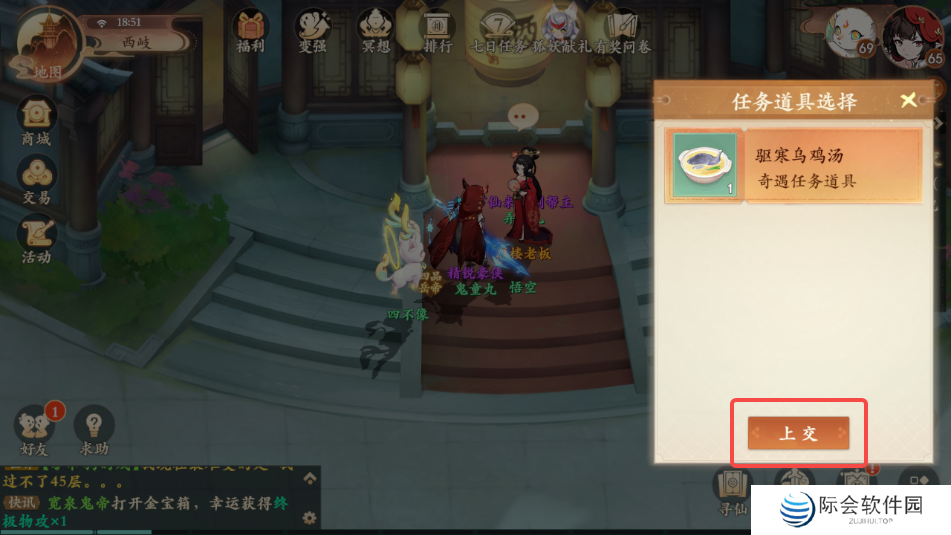Screen dimensions: 951x535
Task: Open the 变强 power-up menu
Action: (312, 30)
